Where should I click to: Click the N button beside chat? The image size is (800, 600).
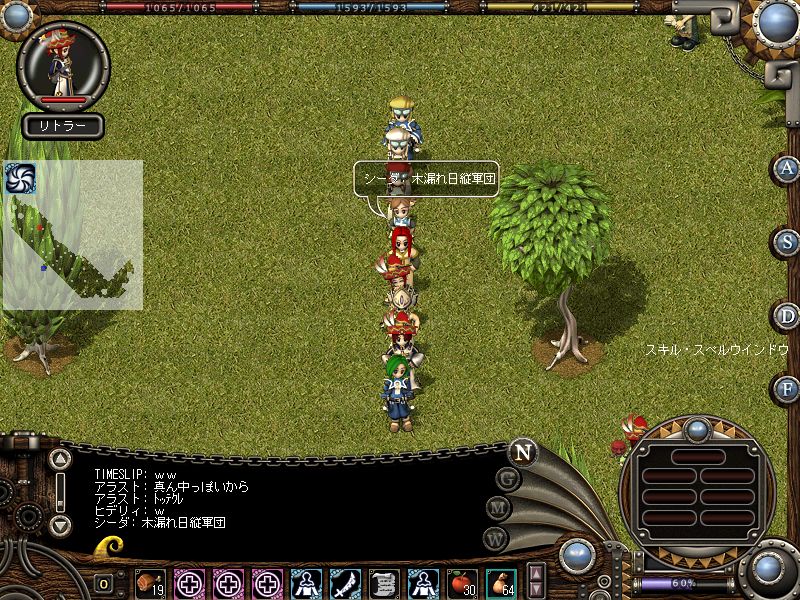(x=522, y=452)
